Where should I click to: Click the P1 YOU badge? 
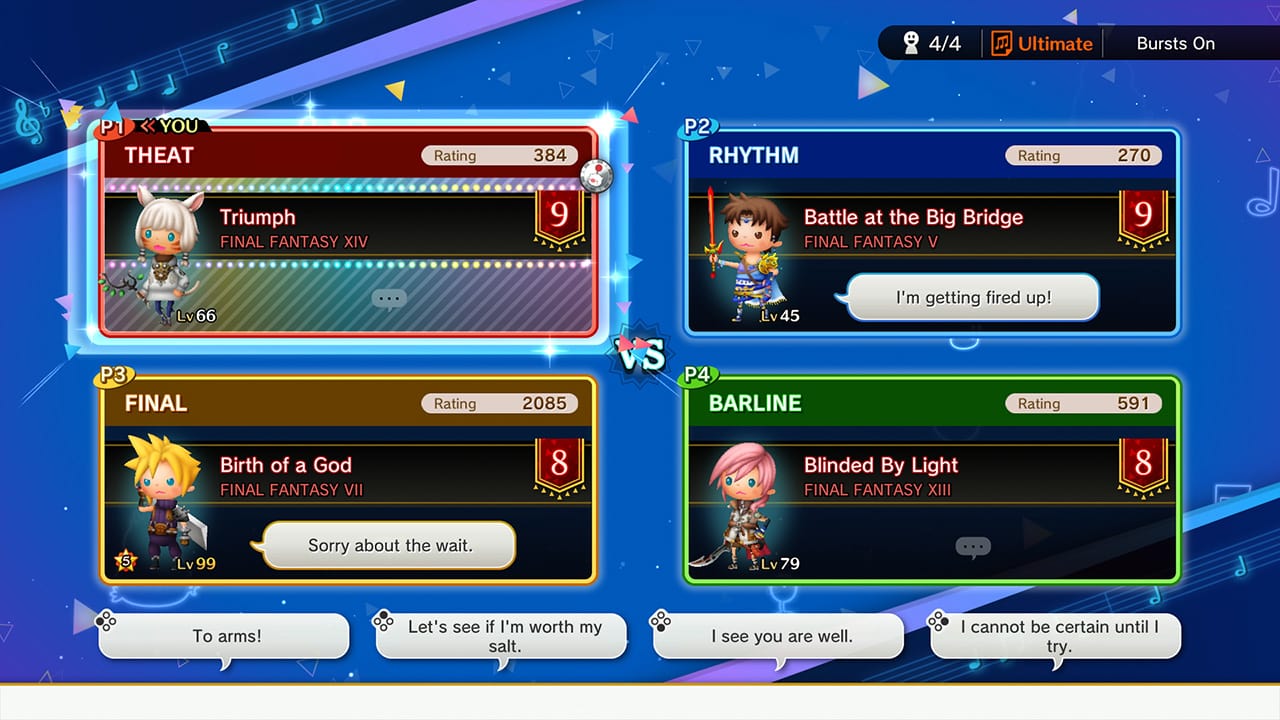tap(148, 128)
